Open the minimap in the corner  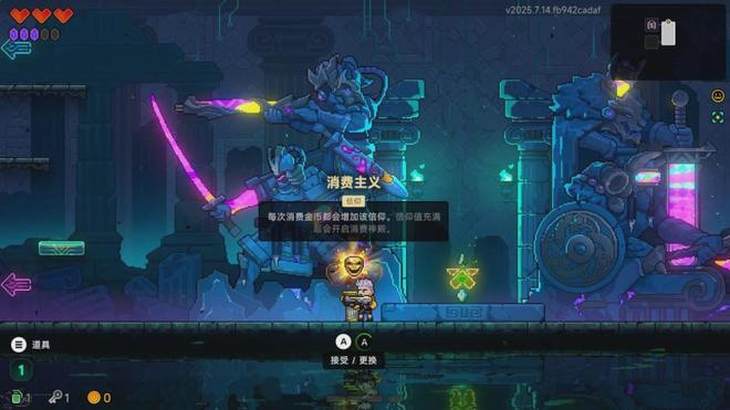click(667, 40)
